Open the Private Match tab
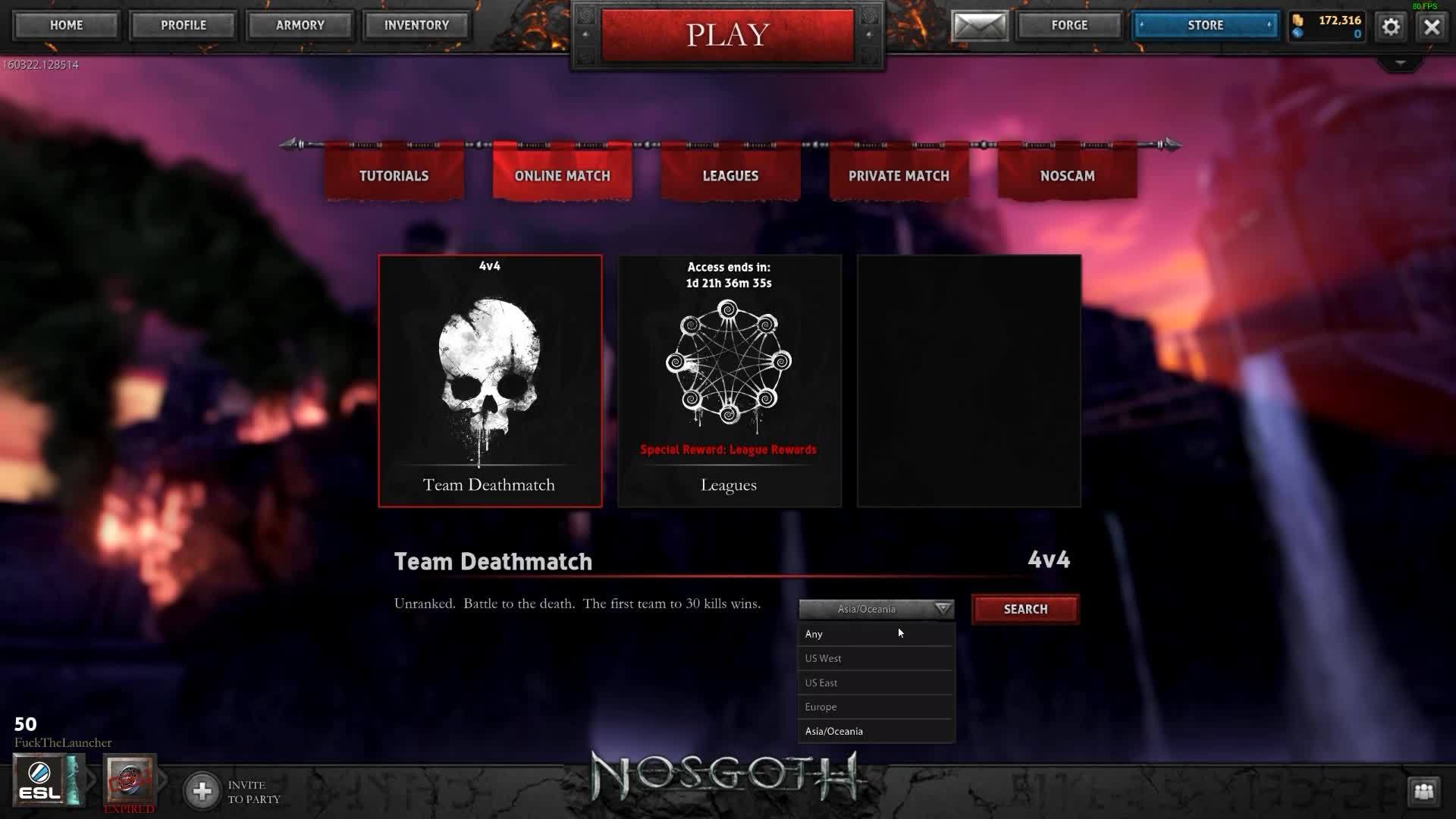The height and width of the screenshot is (819, 1456). pos(898,175)
